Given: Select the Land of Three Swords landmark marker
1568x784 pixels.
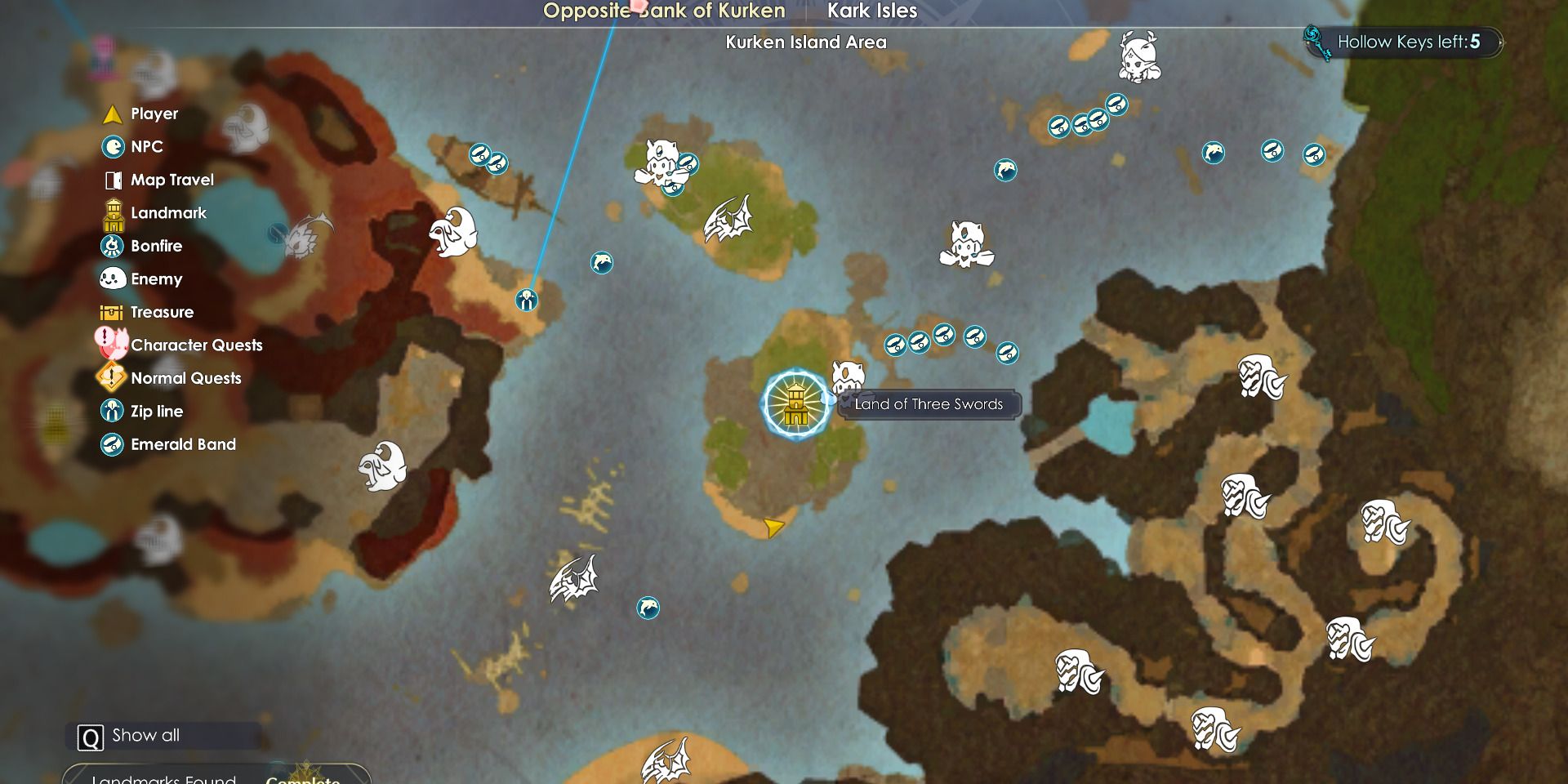Looking at the screenshot, I should tap(795, 404).
